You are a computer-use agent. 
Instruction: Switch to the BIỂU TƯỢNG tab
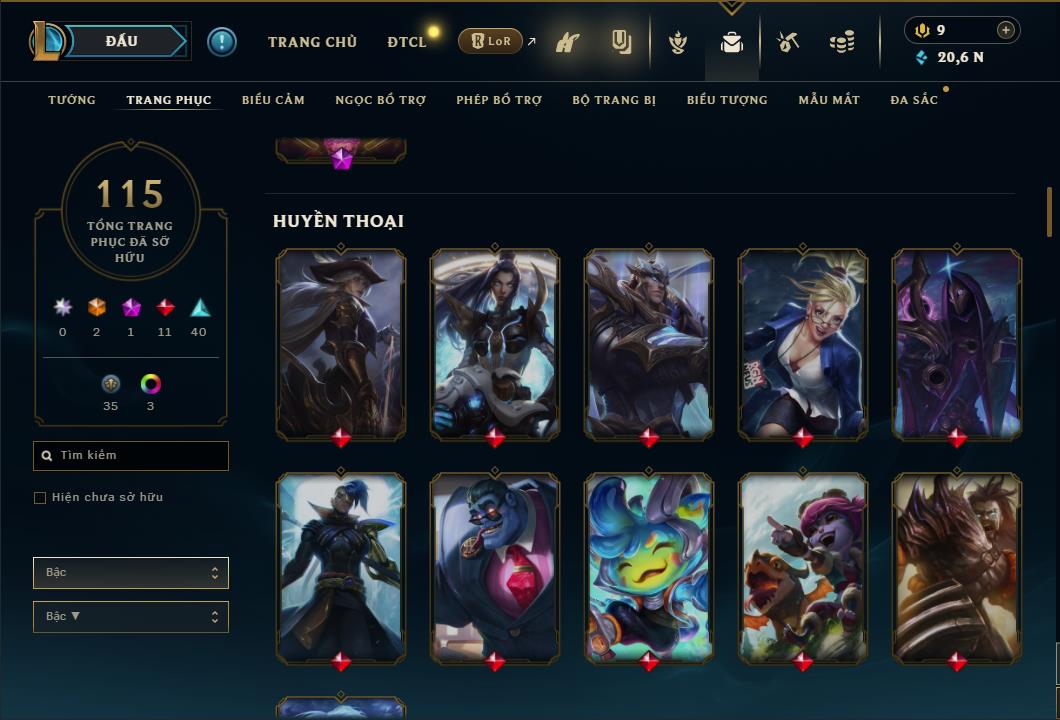(x=727, y=100)
